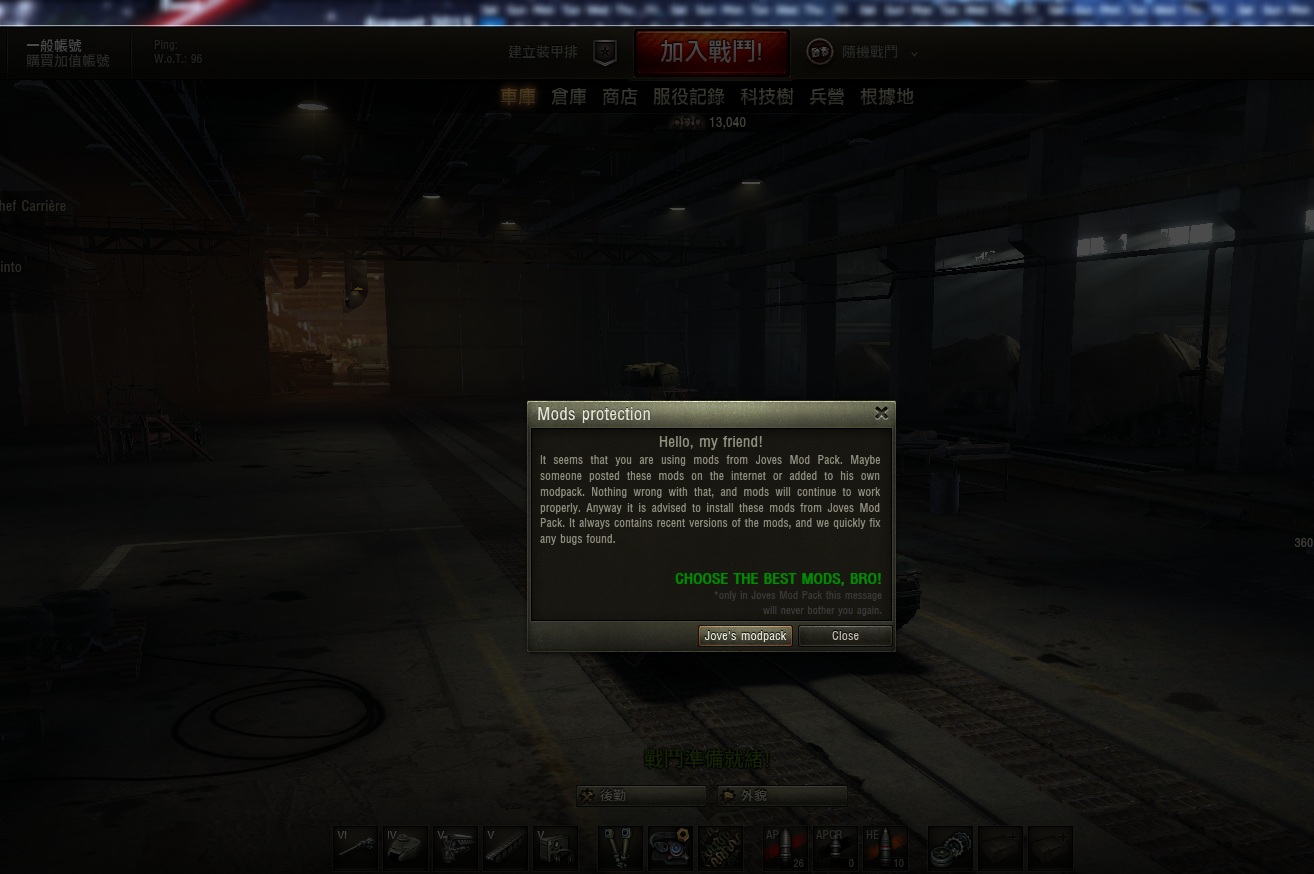
Task: Select the AP shell slot
Action: [785, 848]
